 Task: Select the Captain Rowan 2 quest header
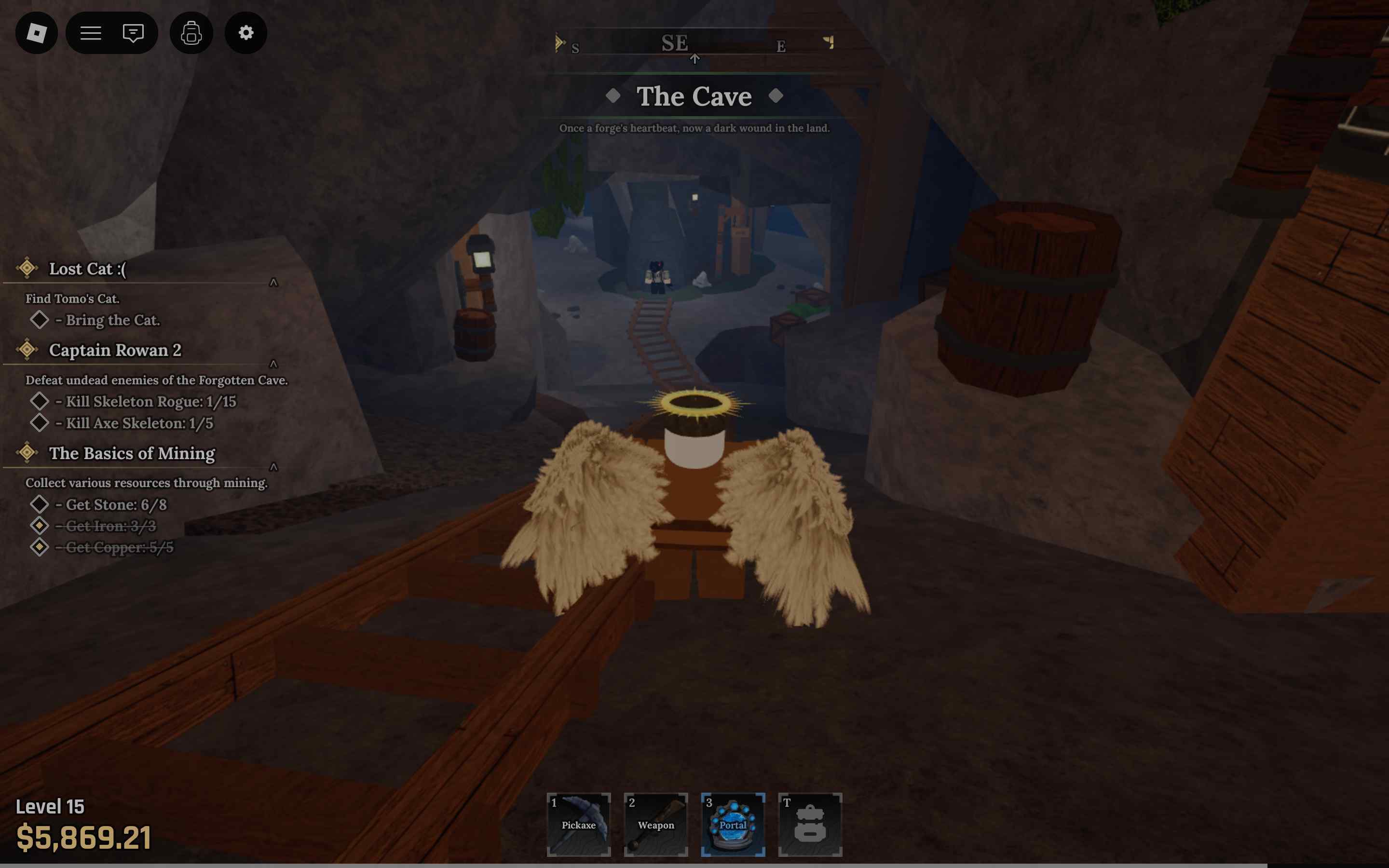point(116,350)
